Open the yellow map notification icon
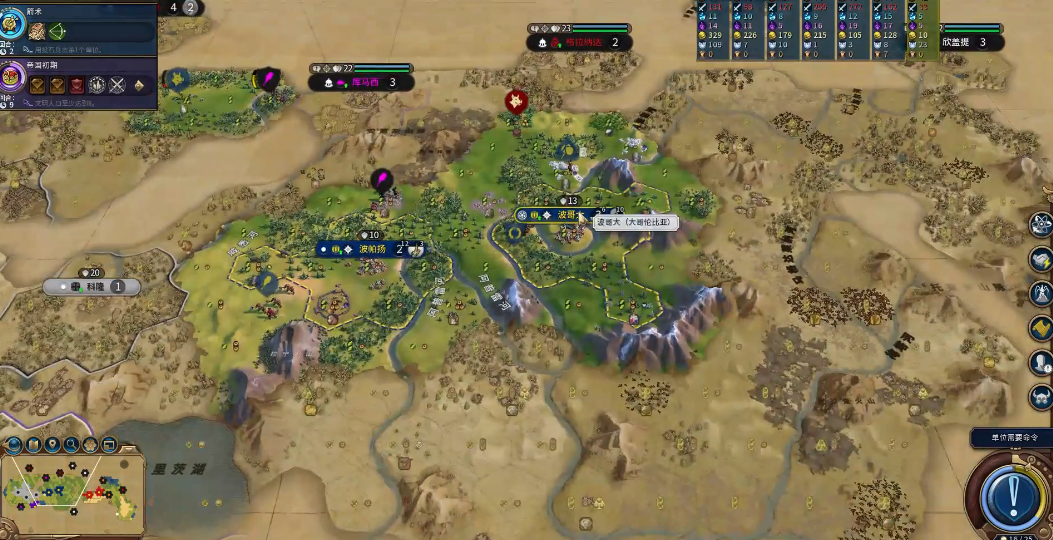1053x540 pixels. [1041, 328]
